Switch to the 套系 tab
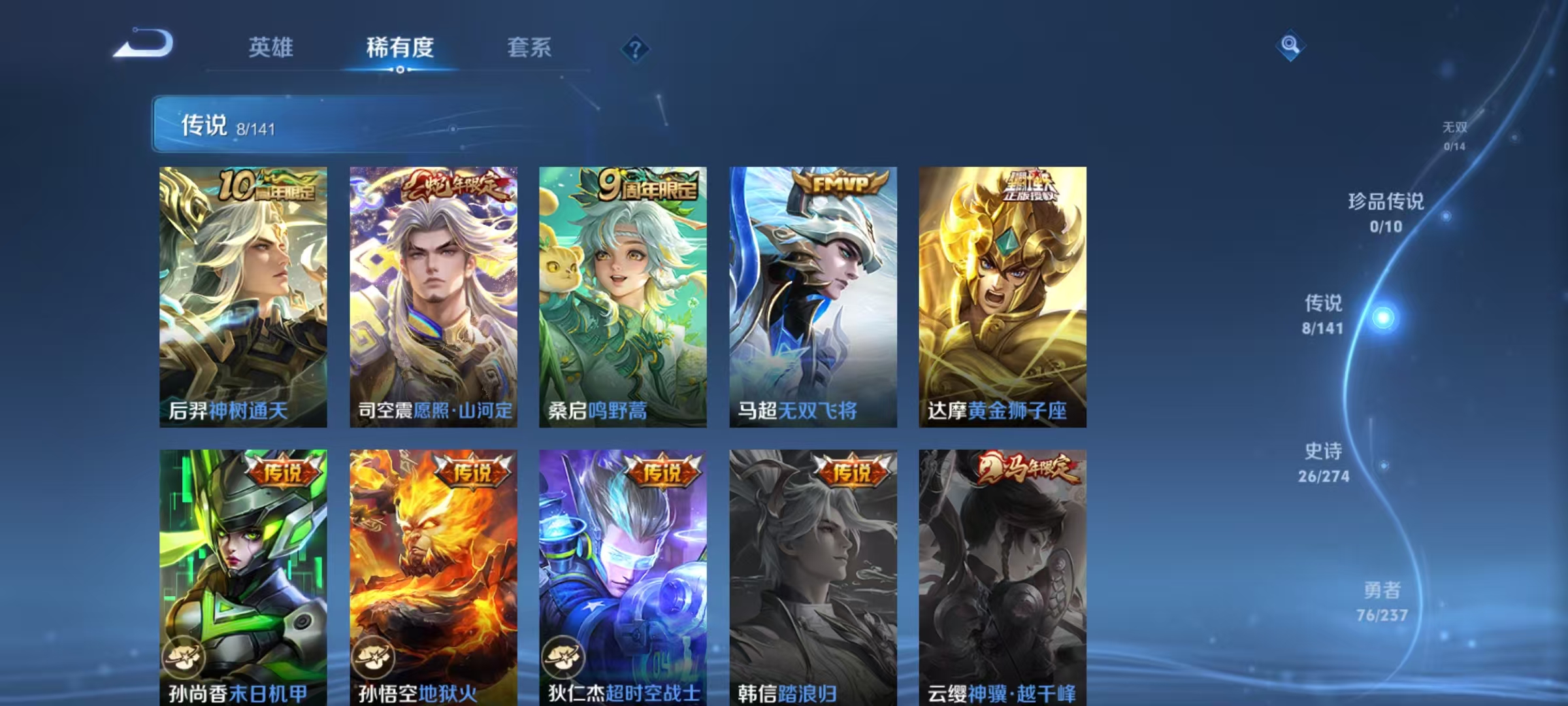 tap(530, 47)
